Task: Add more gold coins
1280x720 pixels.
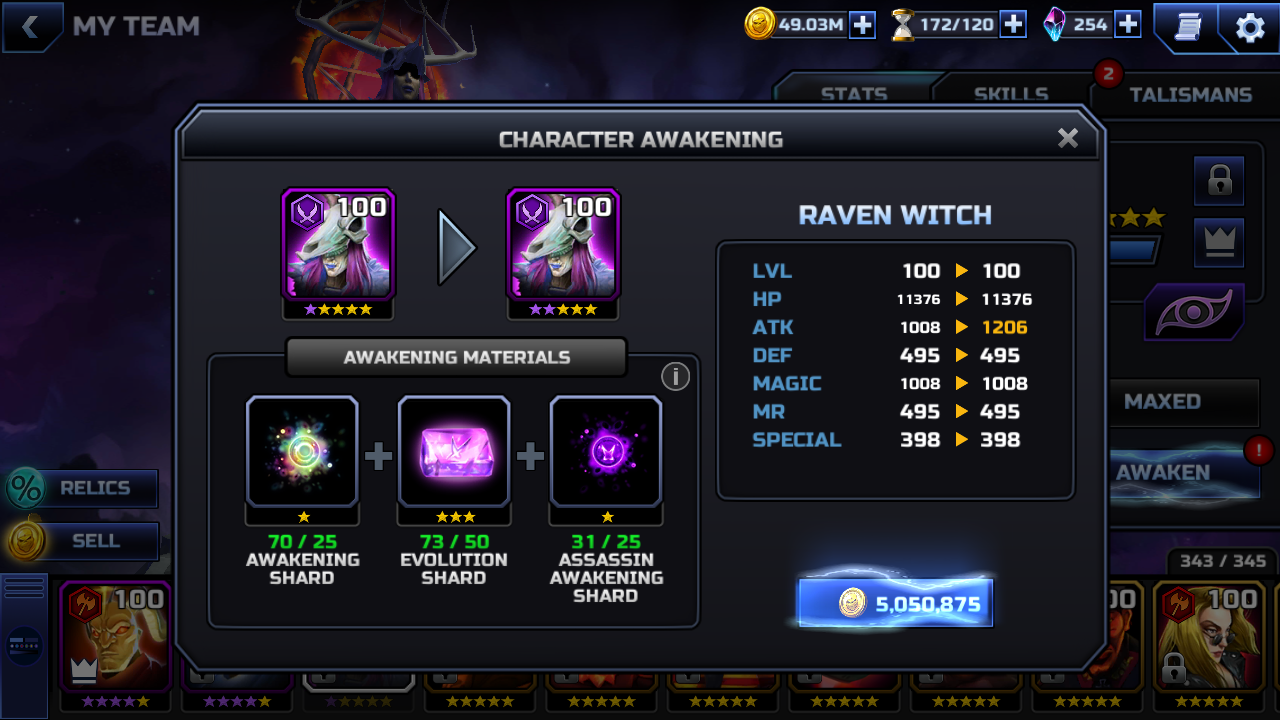Action: coord(862,25)
